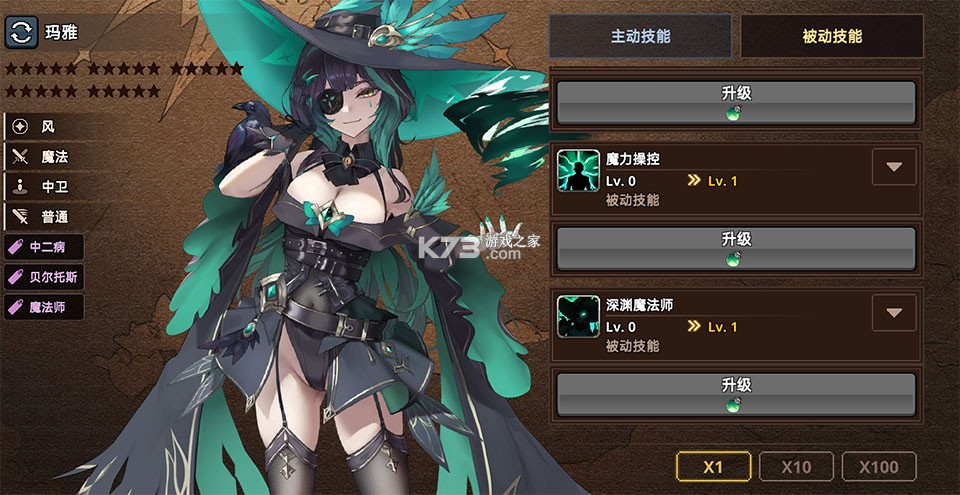960x495 pixels.
Task: Select the X100 upgrade multiplier
Action: pyautogui.click(x=879, y=466)
